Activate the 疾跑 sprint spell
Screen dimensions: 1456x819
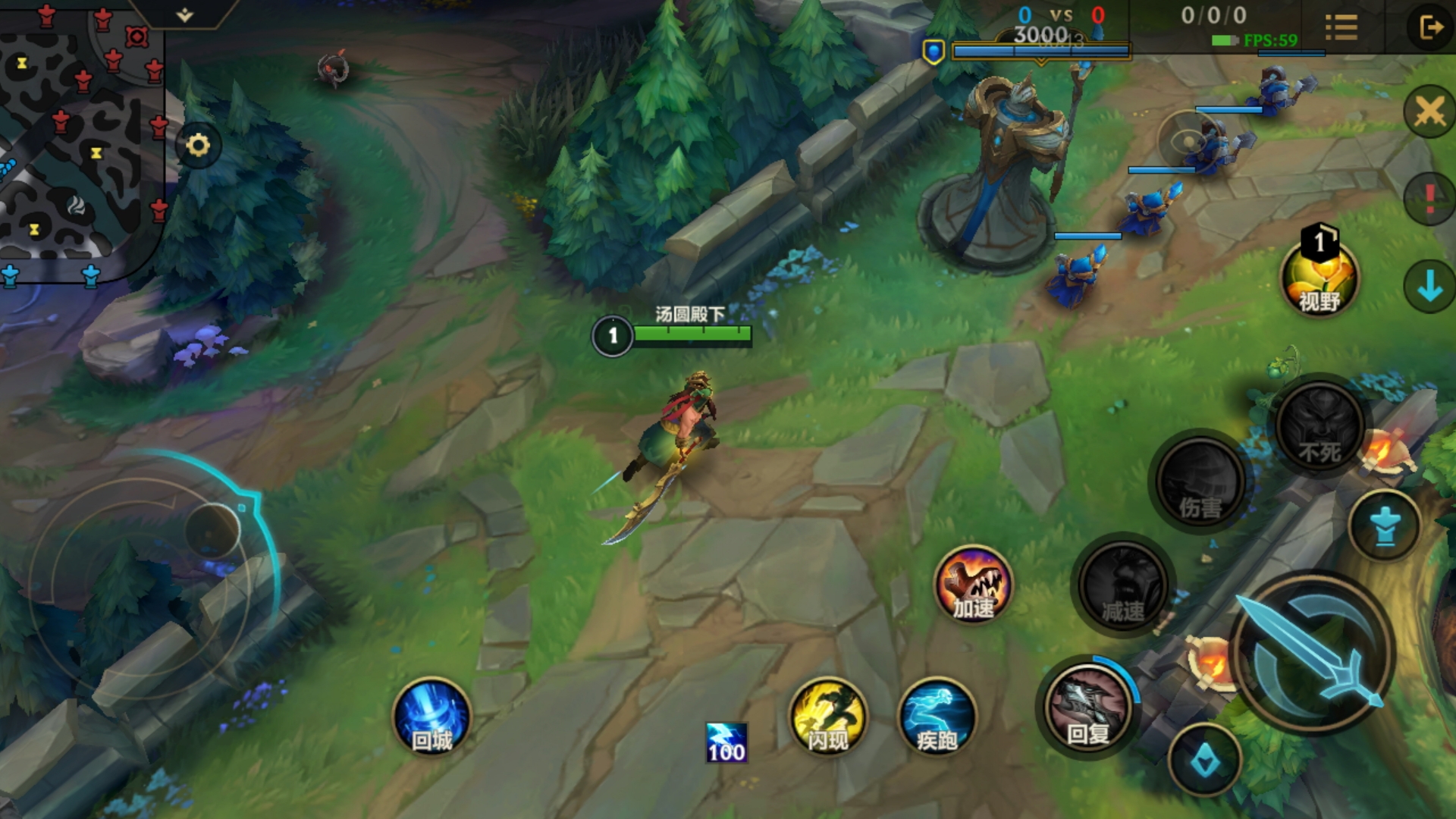coord(937,717)
